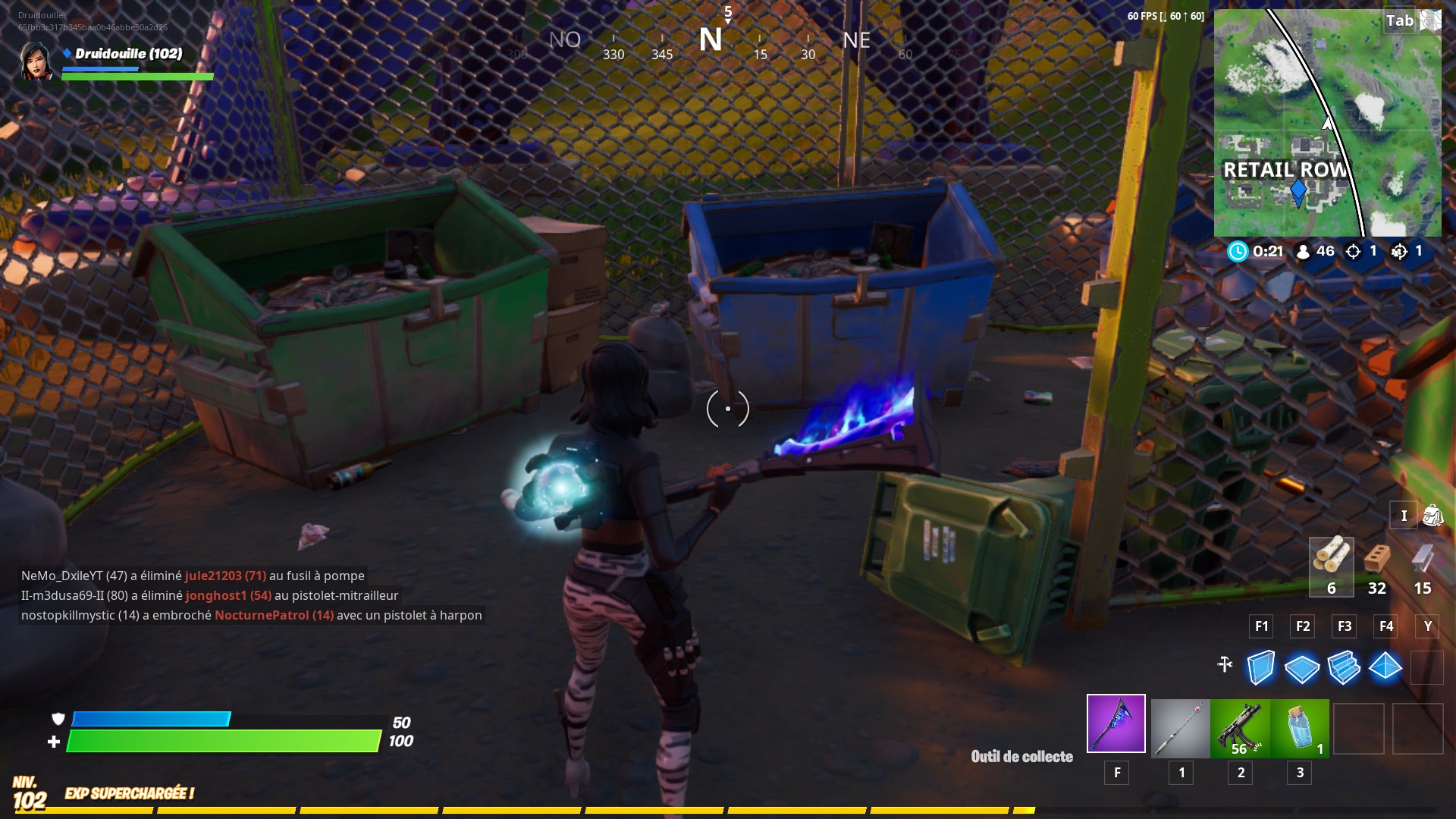Switch building material to brick
The width and height of the screenshot is (1456, 819).
pyautogui.click(x=1376, y=565)
